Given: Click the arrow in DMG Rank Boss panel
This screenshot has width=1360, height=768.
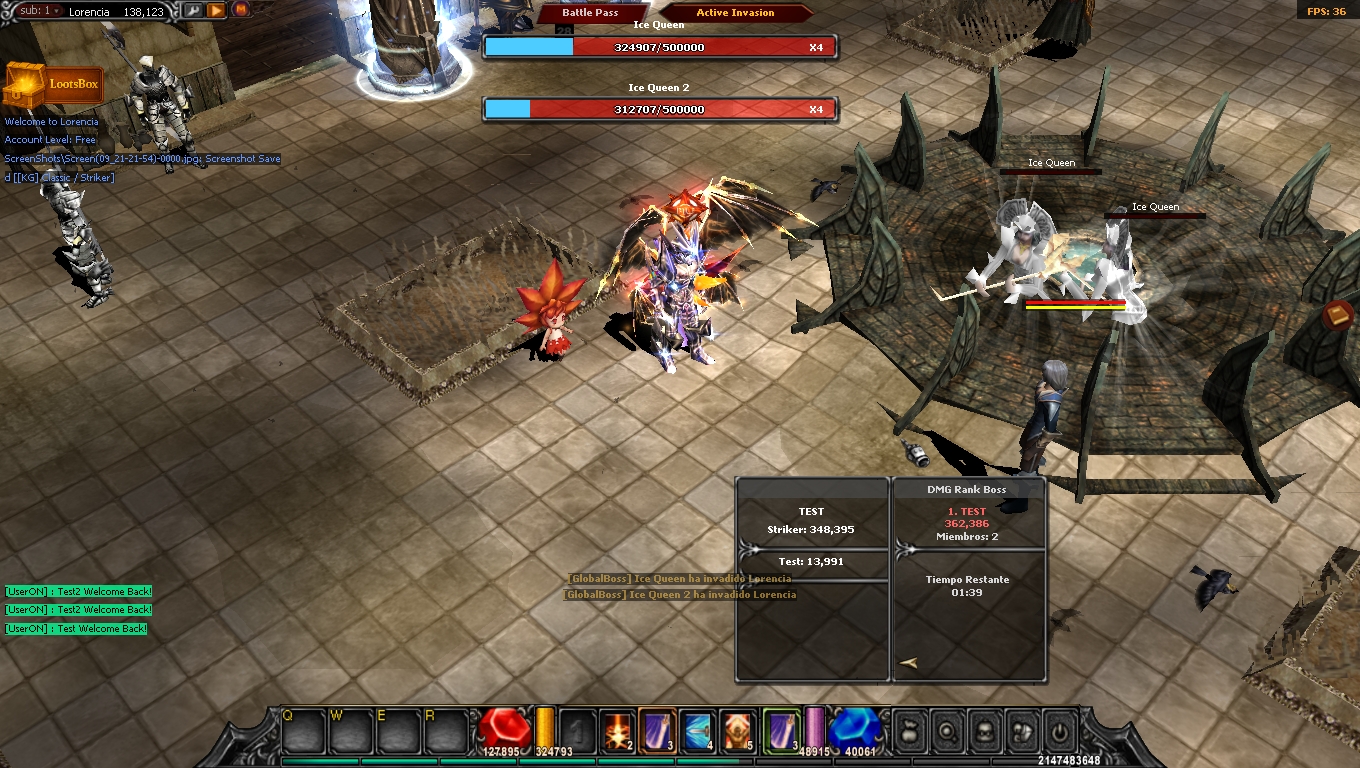Looking at the screenshot, I should pyautogui.click(x=908, y=662).
